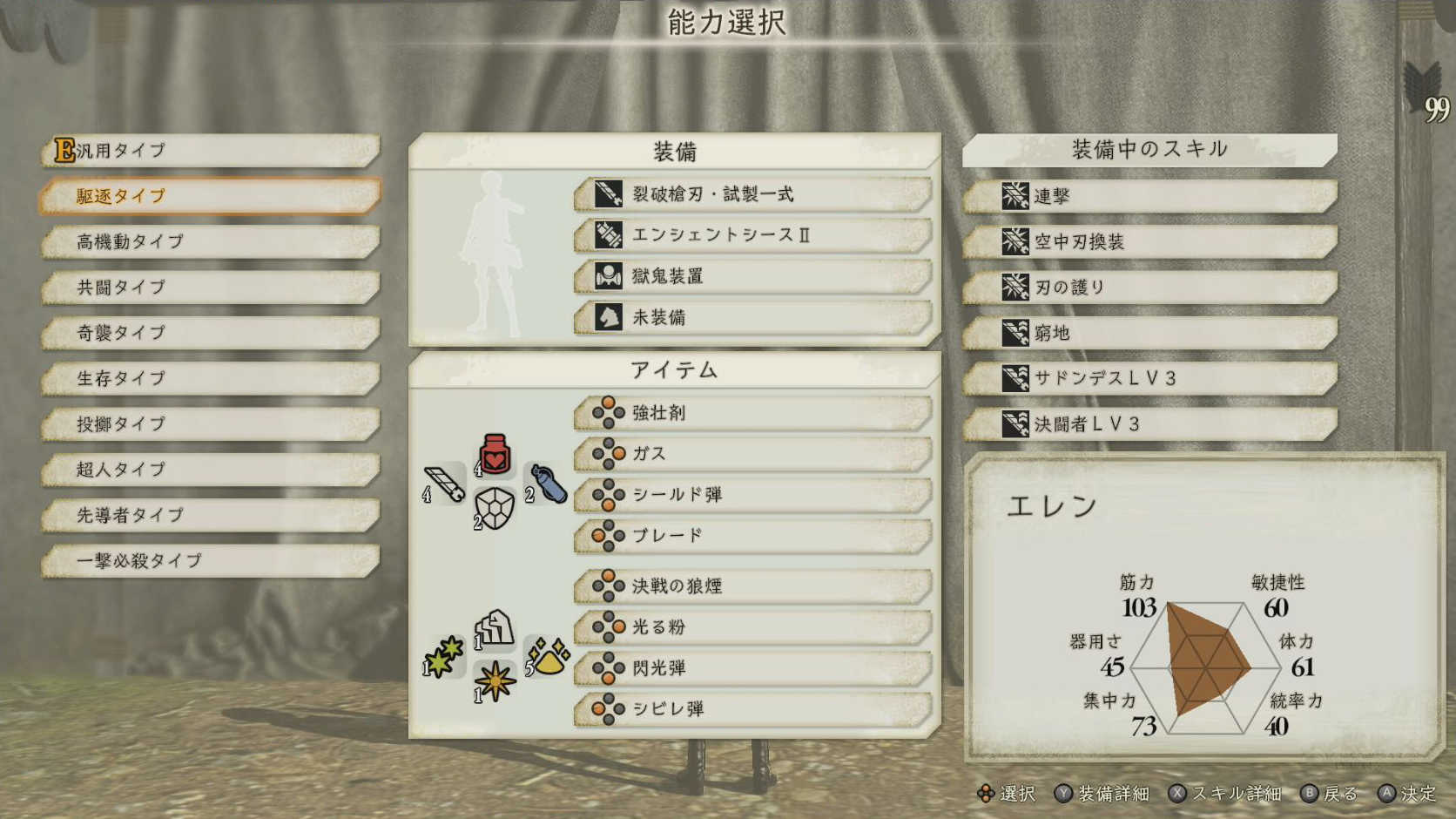Open スキル詳細 with the X button prompt
Image resolution: width=1456 pixels, height=819 pixels.
click(x=1228, y=794)
